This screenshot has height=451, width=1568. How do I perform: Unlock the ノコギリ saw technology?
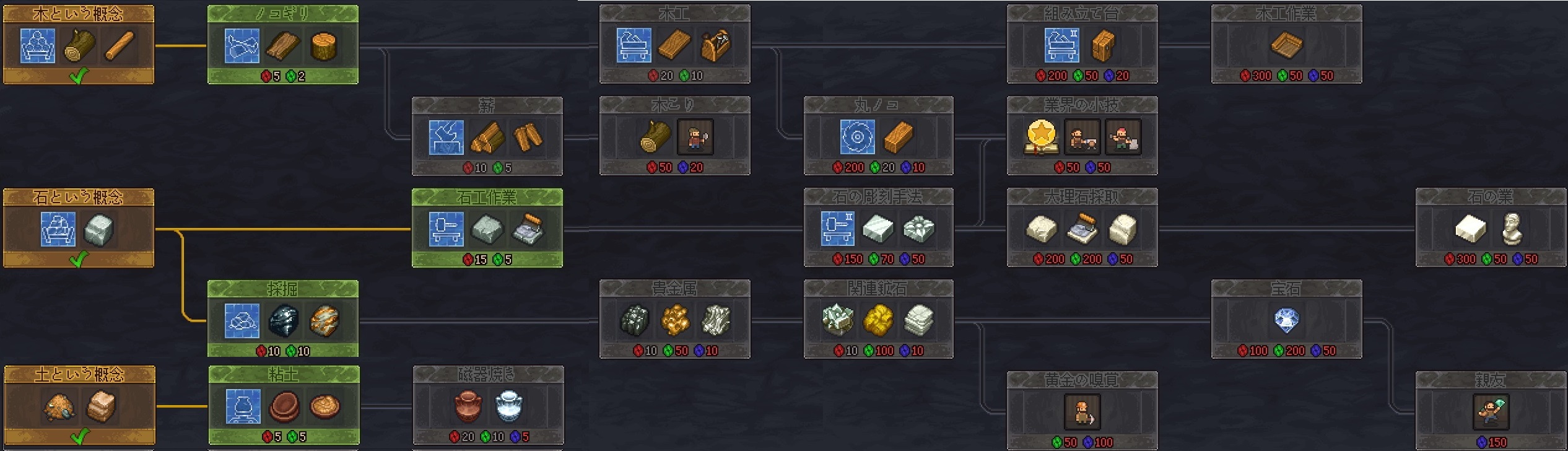pyautogui.click(x=282, y=45)
